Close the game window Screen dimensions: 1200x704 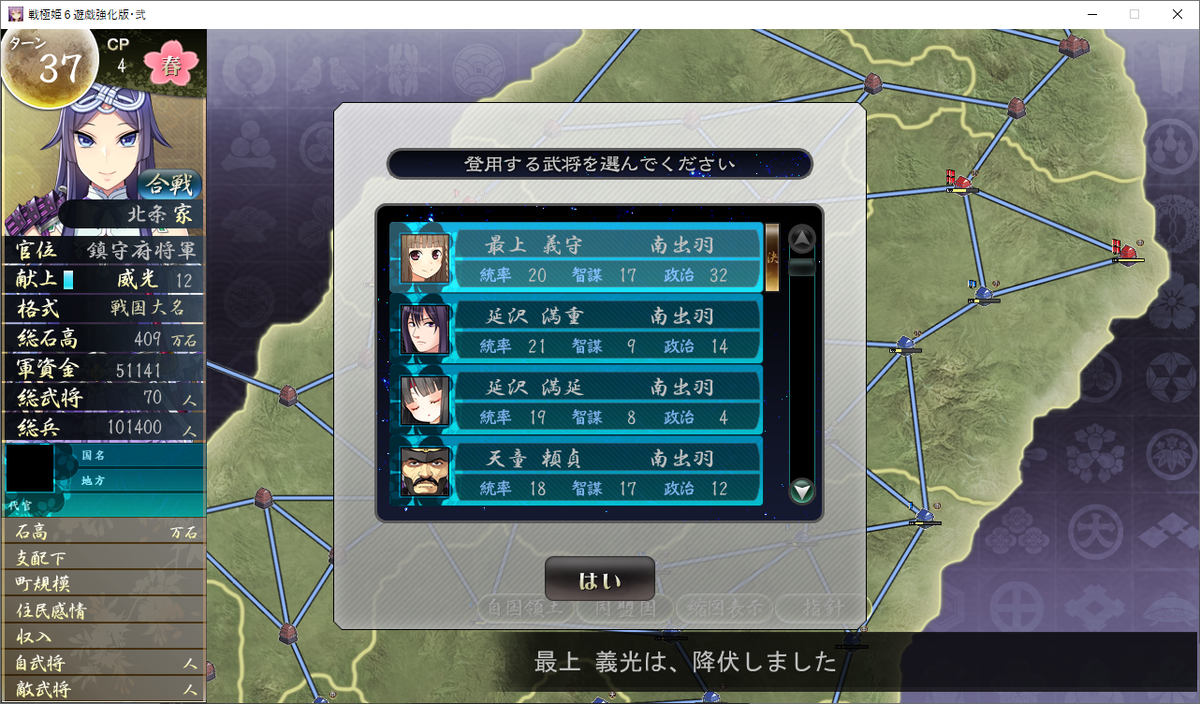(x=1177, y=14)
